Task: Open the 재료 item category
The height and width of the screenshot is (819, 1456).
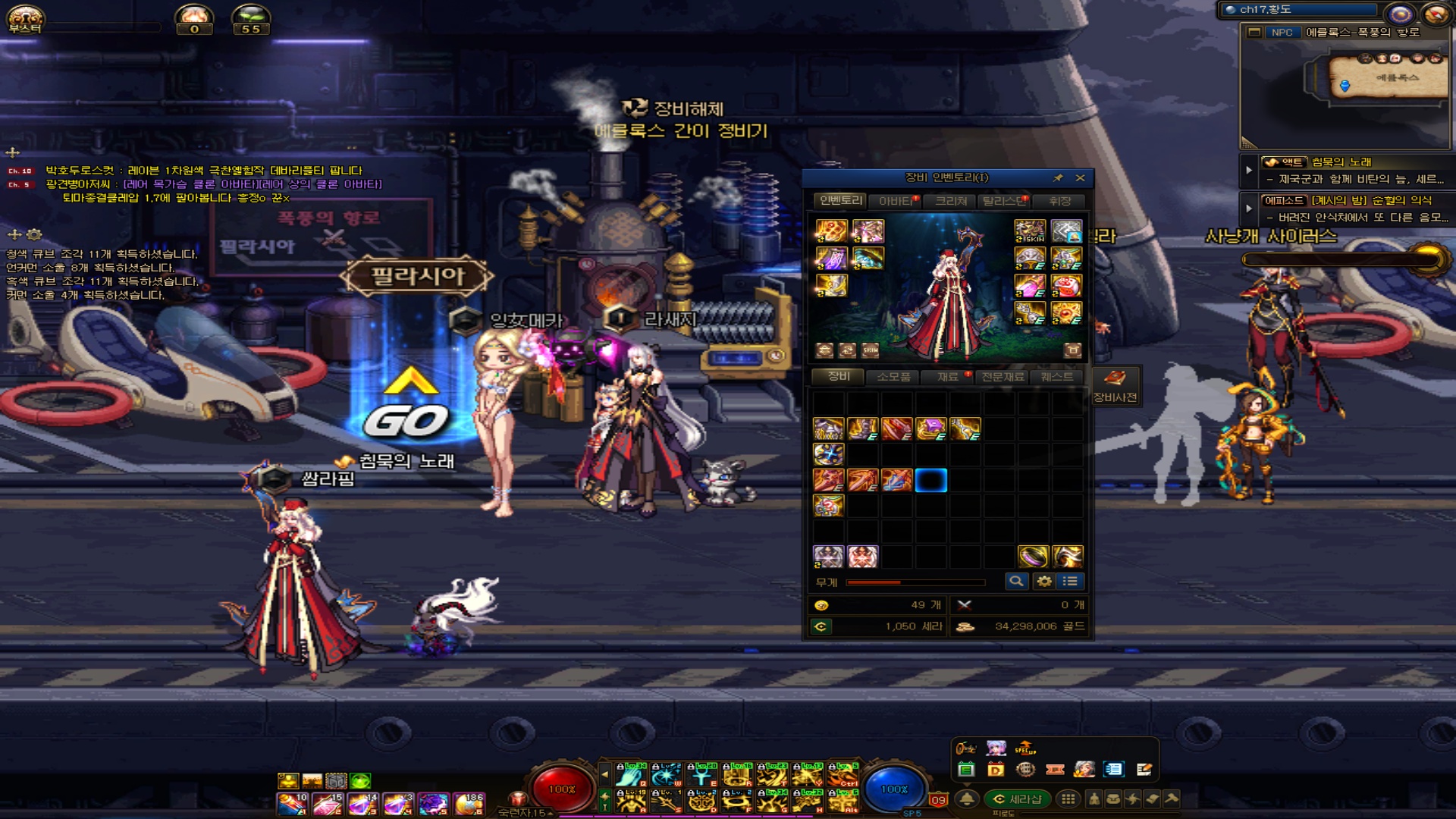Action: 948,377
